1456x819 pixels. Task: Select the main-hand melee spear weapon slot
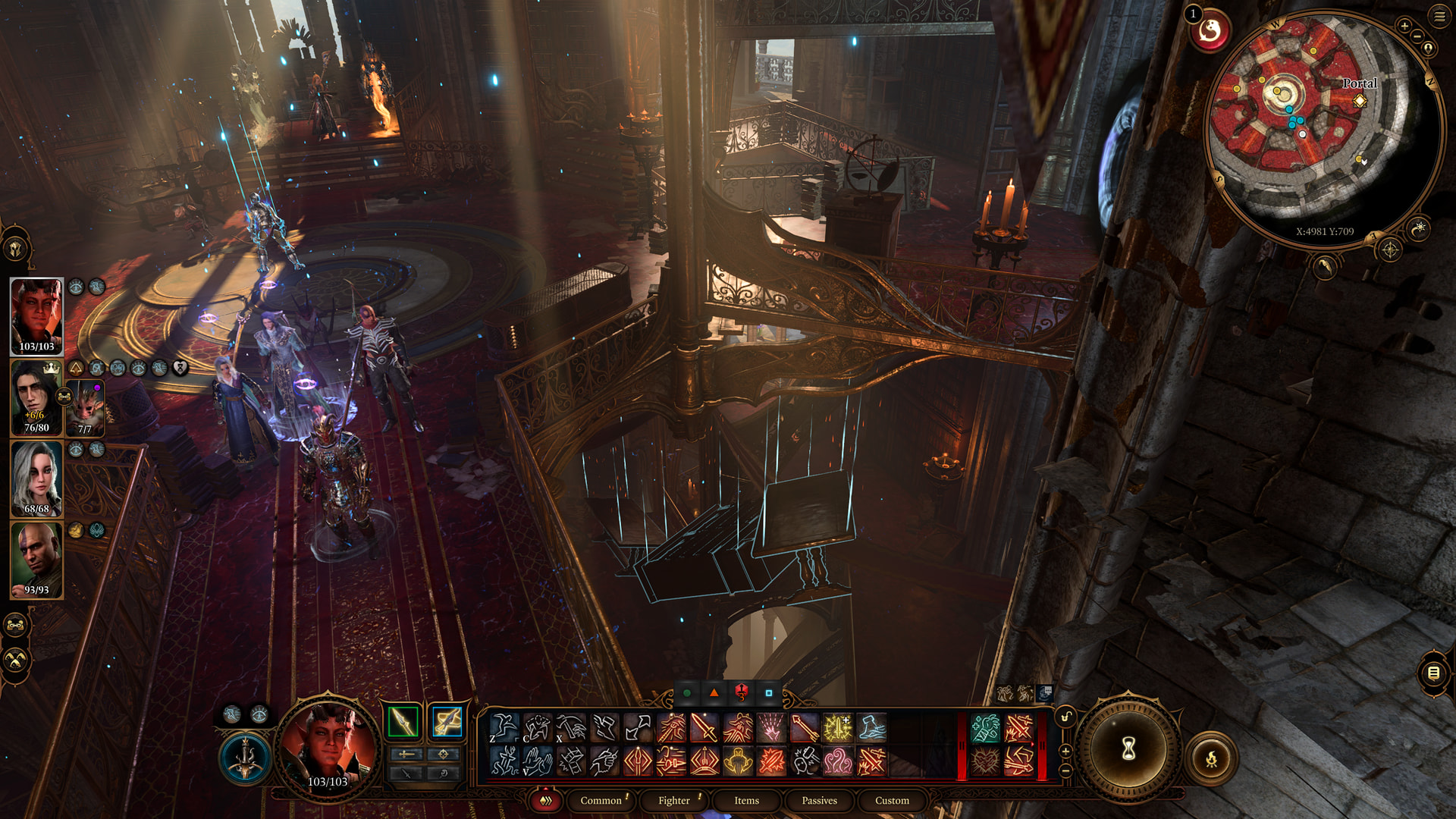click(x=403, y=722)
